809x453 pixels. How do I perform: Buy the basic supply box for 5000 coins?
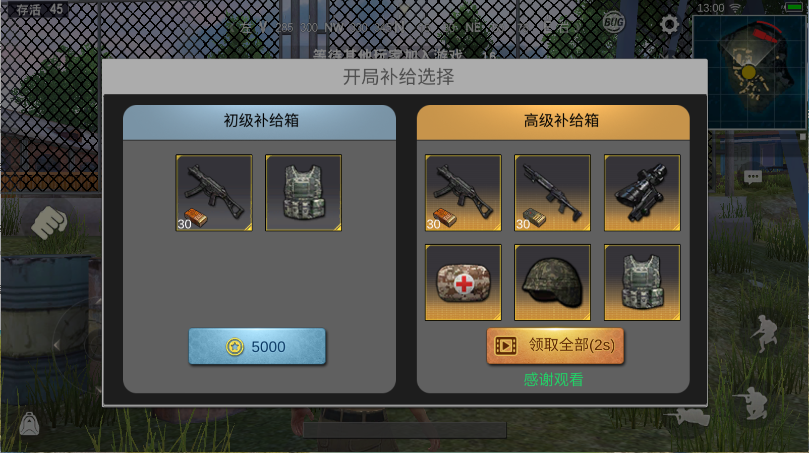[x=257, y=346]
